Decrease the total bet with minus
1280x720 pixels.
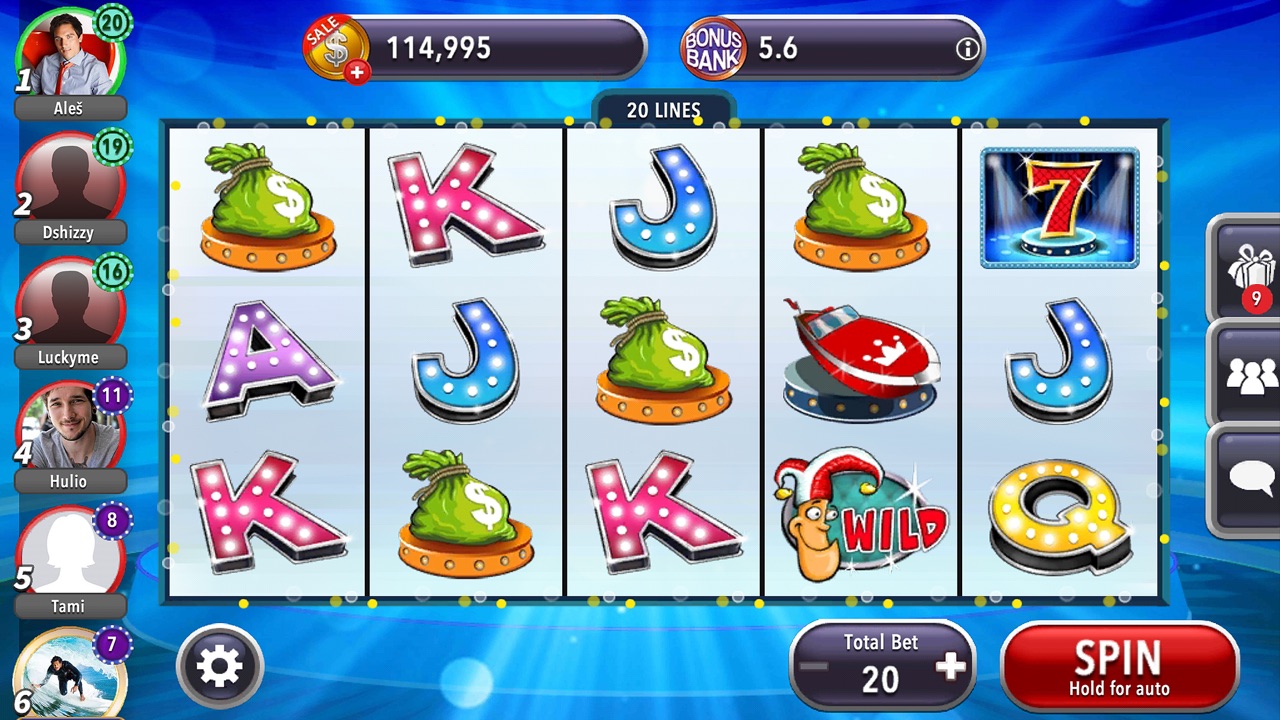[x=814, y=667]
